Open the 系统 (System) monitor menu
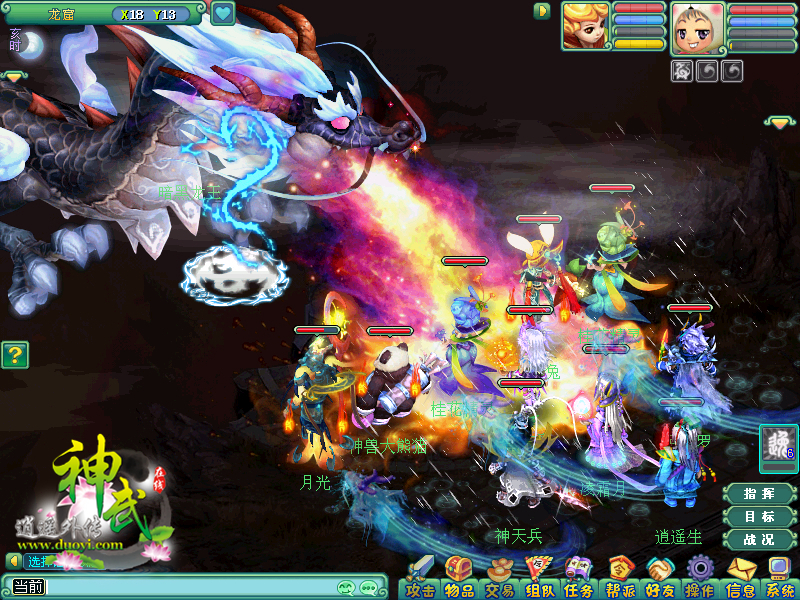800x600 pixels. point(778,577)
